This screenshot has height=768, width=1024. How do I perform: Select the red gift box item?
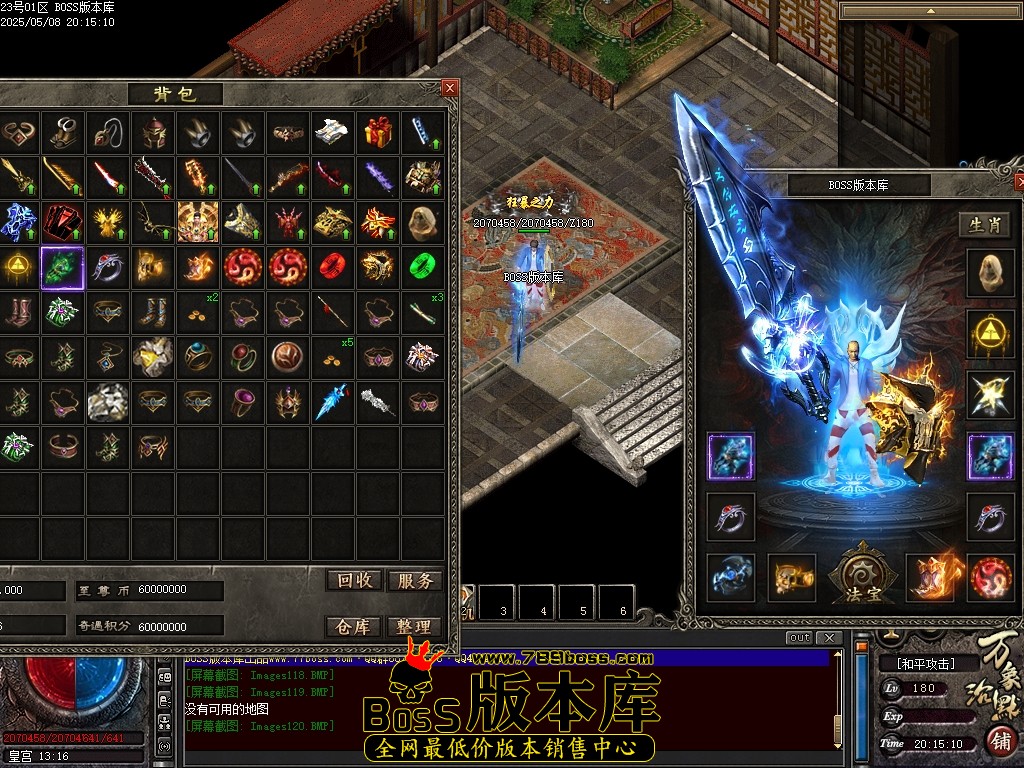click(378, 132)
